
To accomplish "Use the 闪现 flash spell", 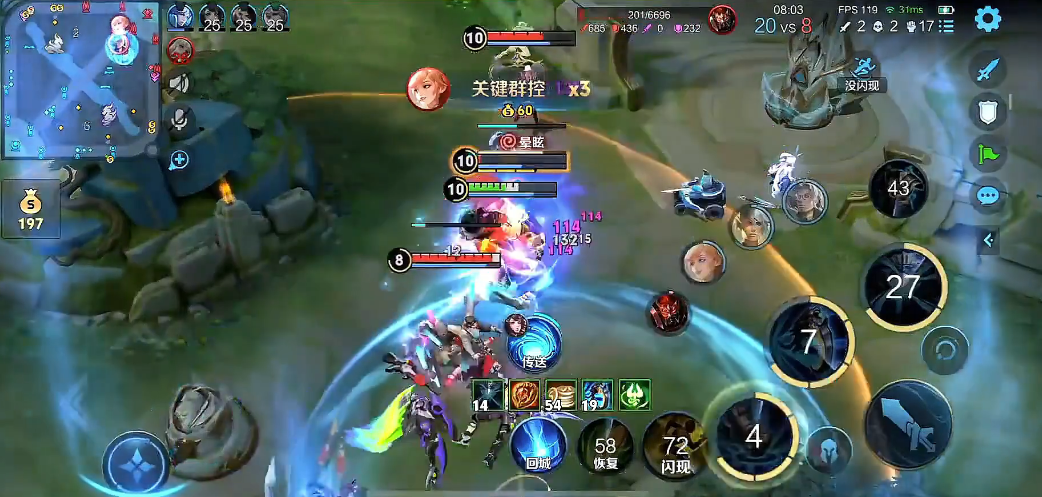I will [674, 448].
